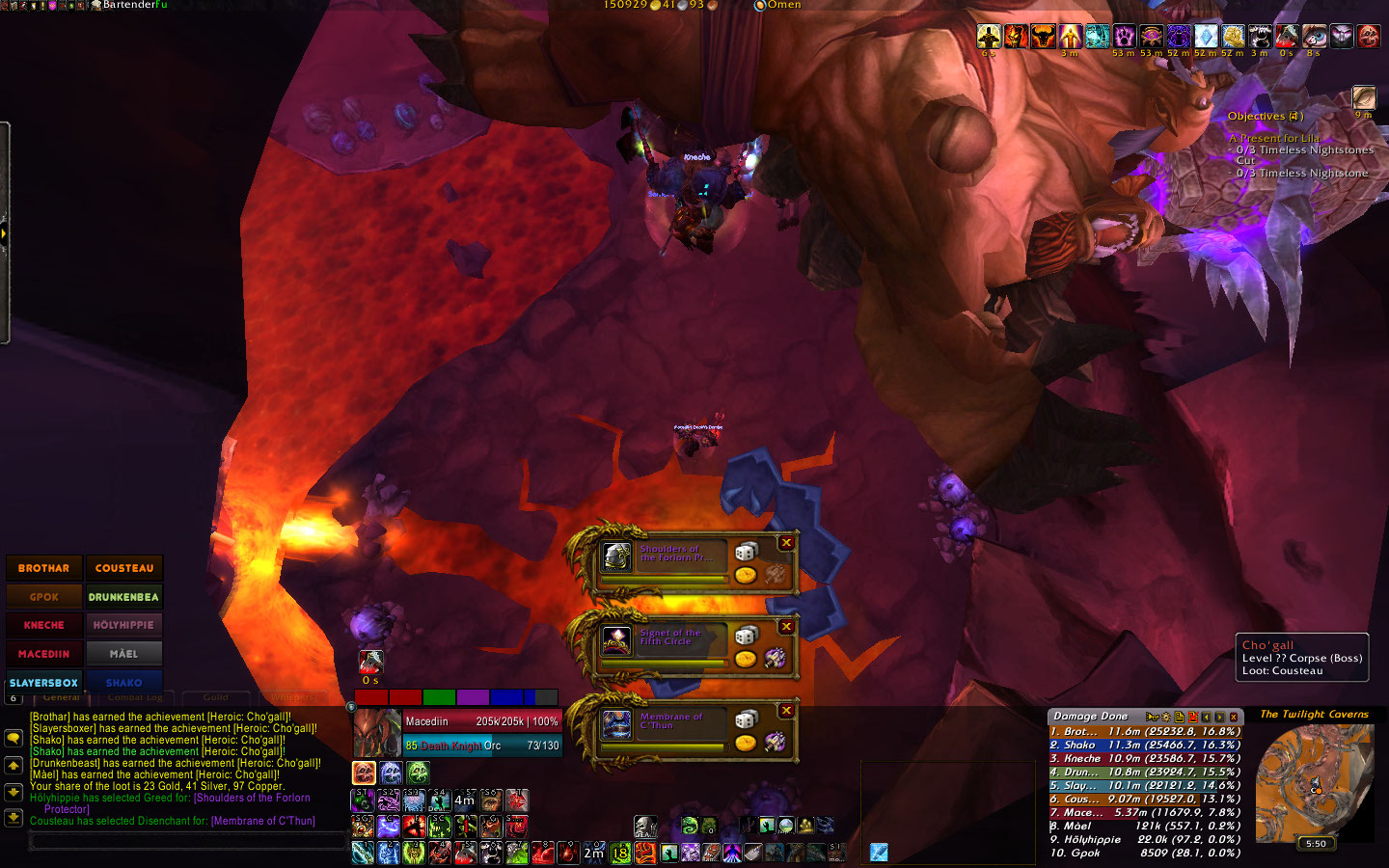Close the Damage Done meter window
1389x868 pixels.
pyautogui.click(x=1234, y=717)
